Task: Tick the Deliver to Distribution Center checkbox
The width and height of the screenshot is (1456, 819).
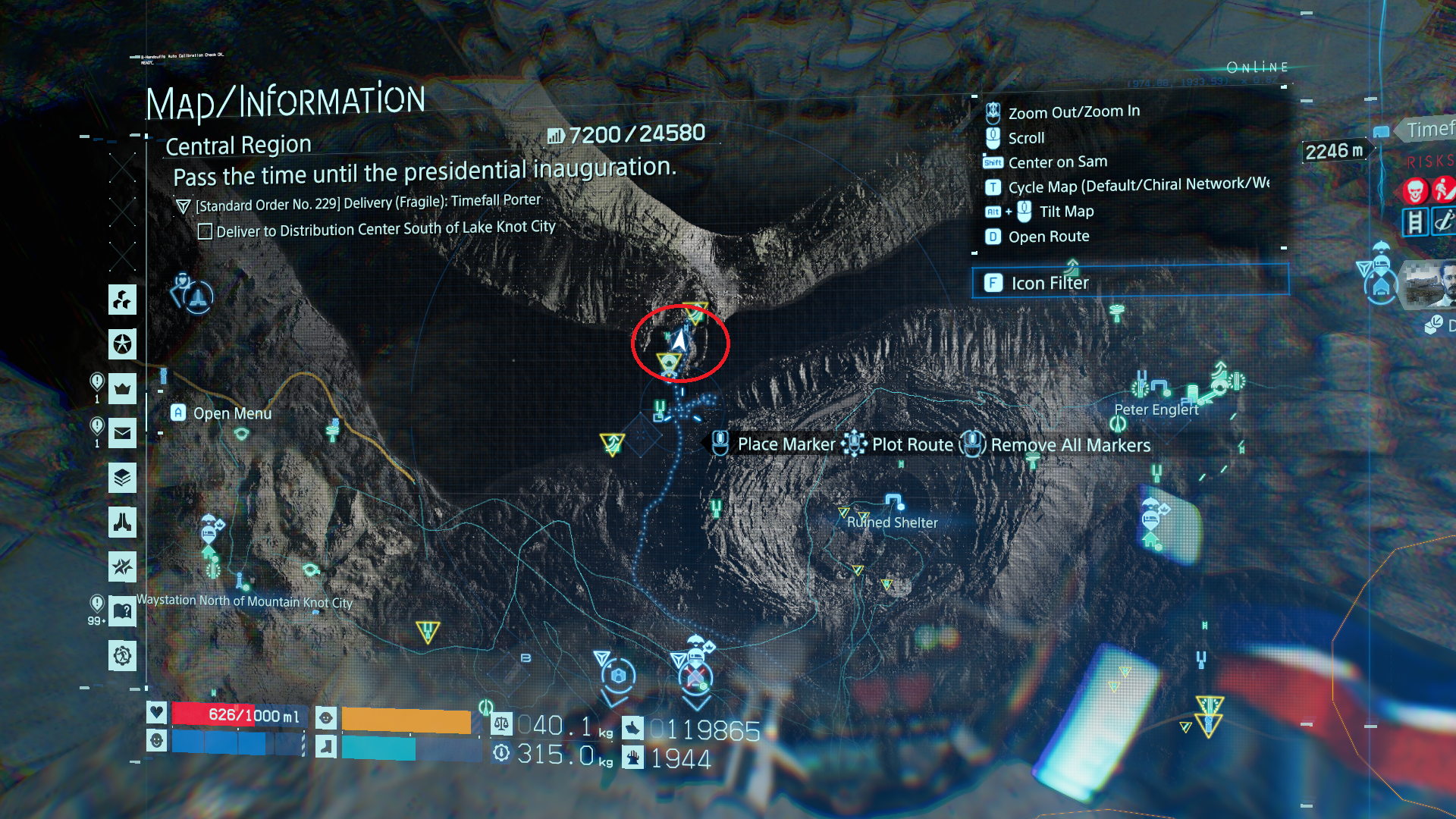Action: point(205,231)
